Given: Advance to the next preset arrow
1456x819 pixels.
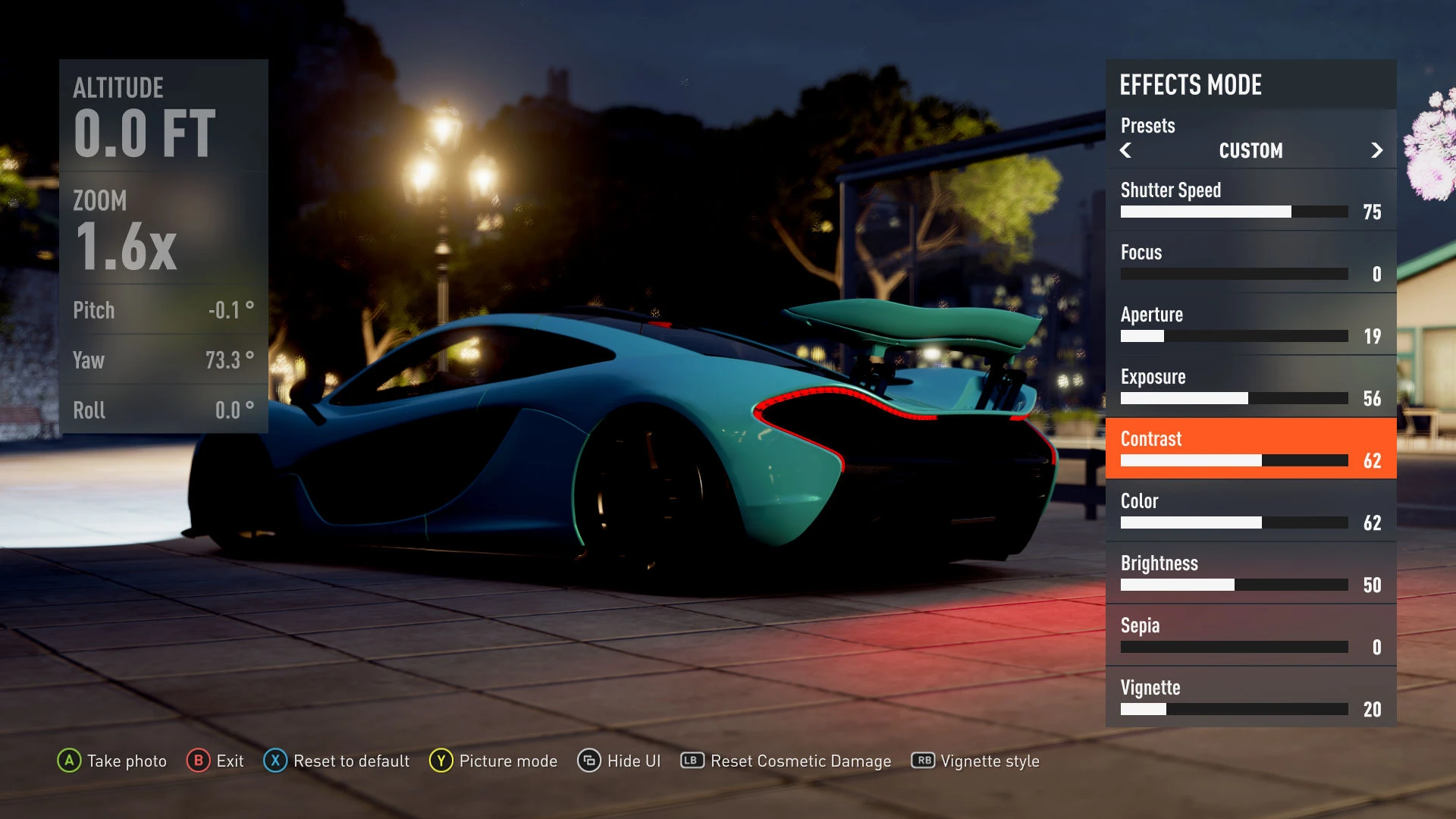Looking at the screenshot, I should tap(1376, 150).
